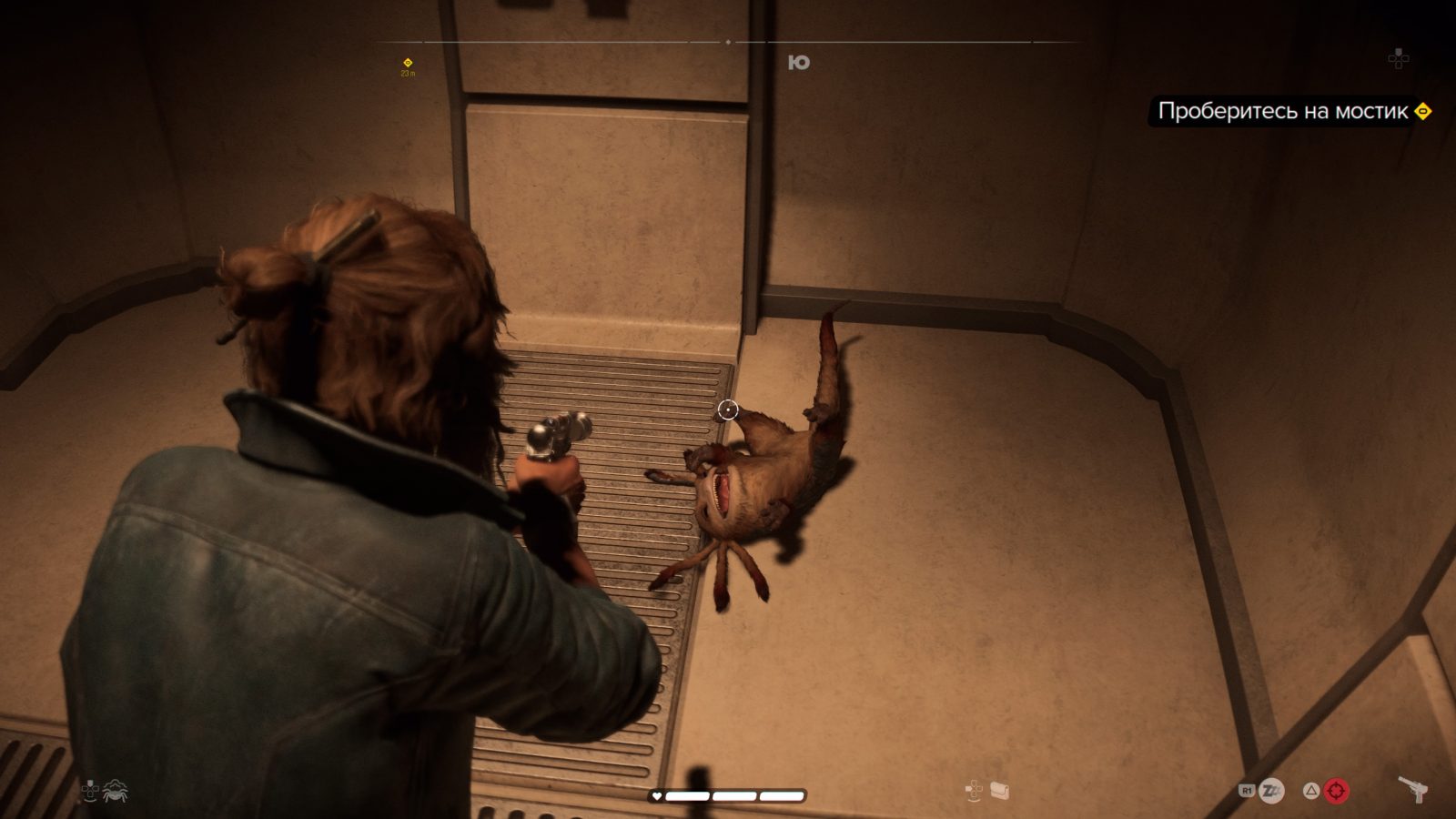The width and height of the screenshot is (1456, 819).
Task: Select the yellow objective marker on the compass
Action: pos(408,63)
